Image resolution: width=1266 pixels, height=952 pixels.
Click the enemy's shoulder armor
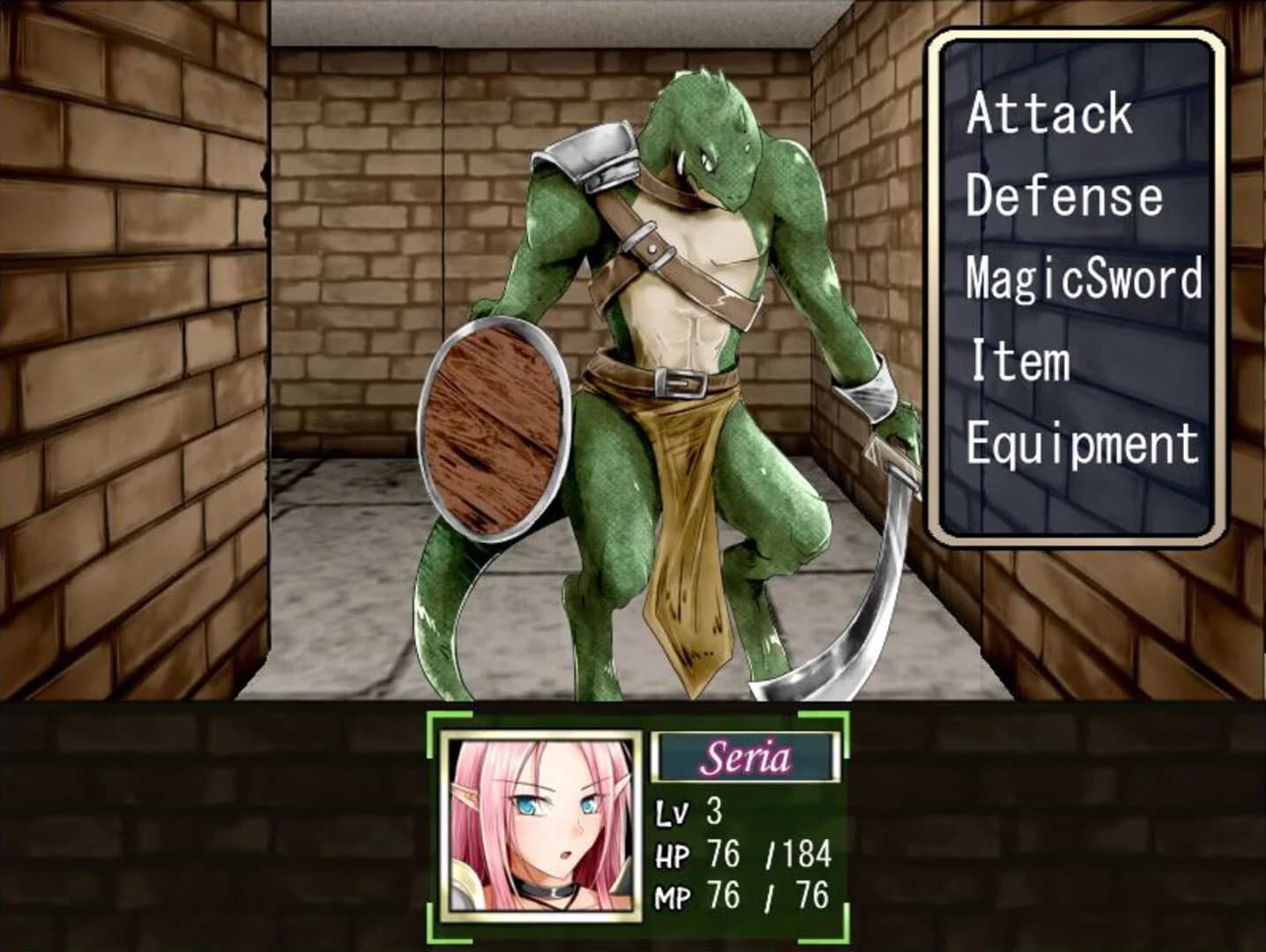(x=592, y=152)
